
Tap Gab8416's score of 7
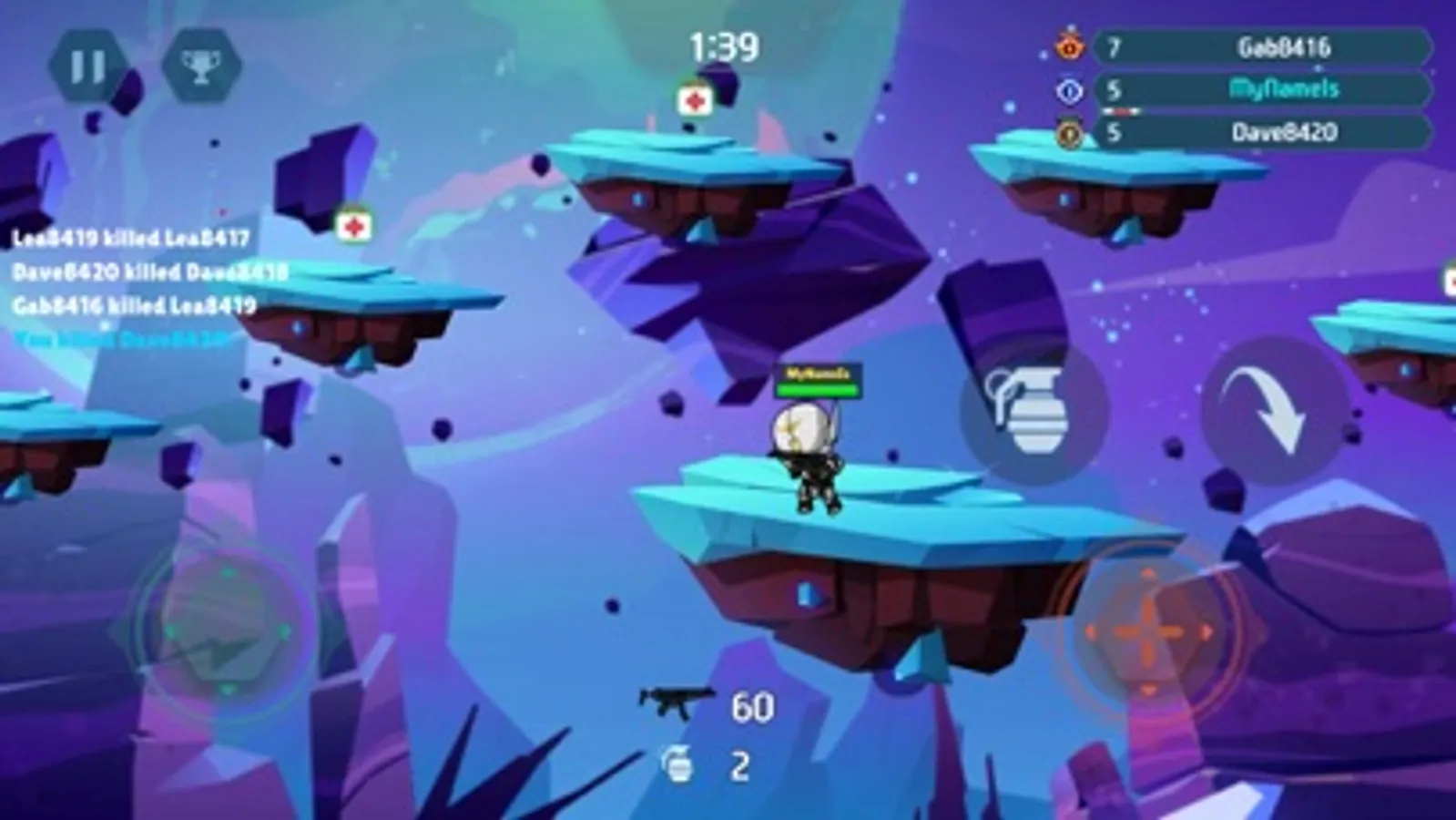click(x=1113, y=47)
